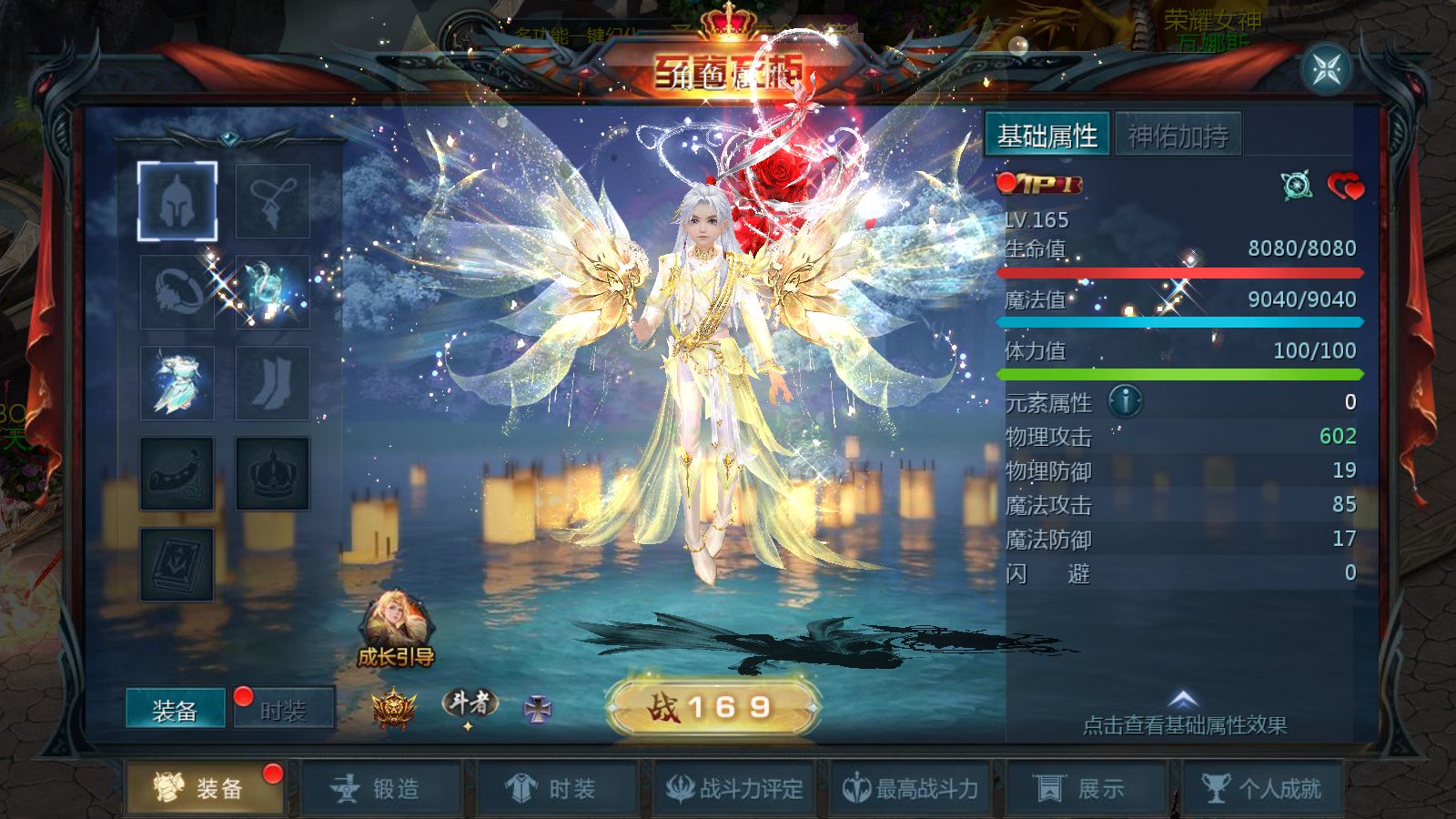Expand 点击查看基础属性效果 details
The width and height of the screenshot is (1456, 819).
tap(1184, 715)
